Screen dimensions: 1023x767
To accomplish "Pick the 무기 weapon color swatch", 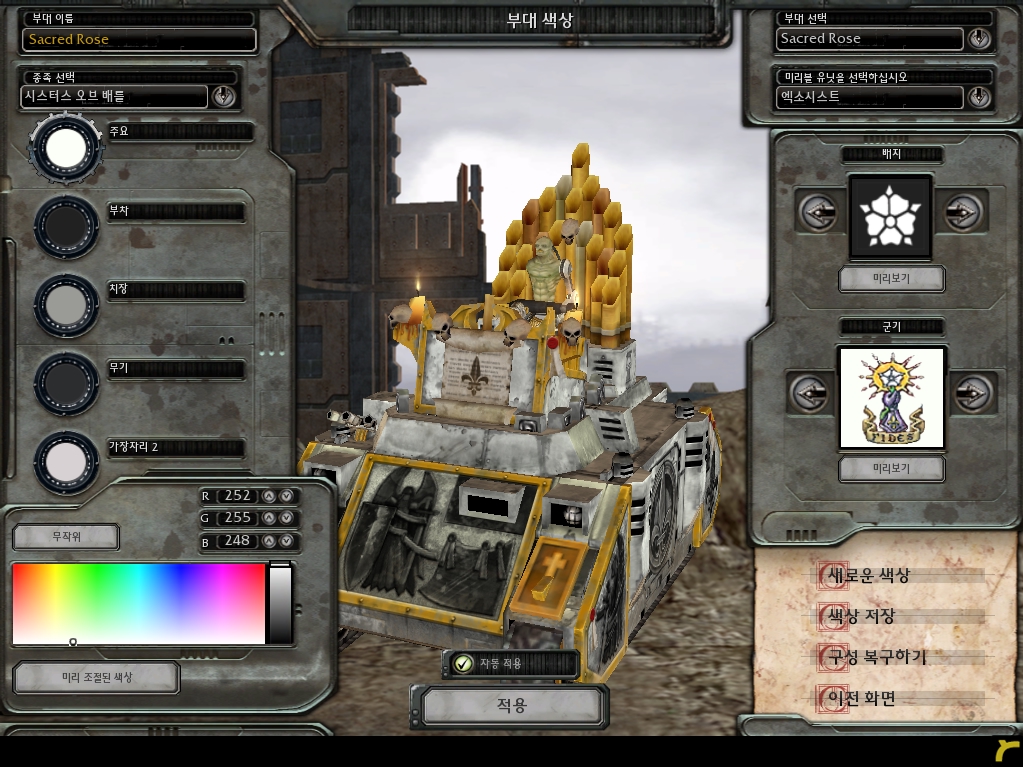I will click(x=66, y=383).
